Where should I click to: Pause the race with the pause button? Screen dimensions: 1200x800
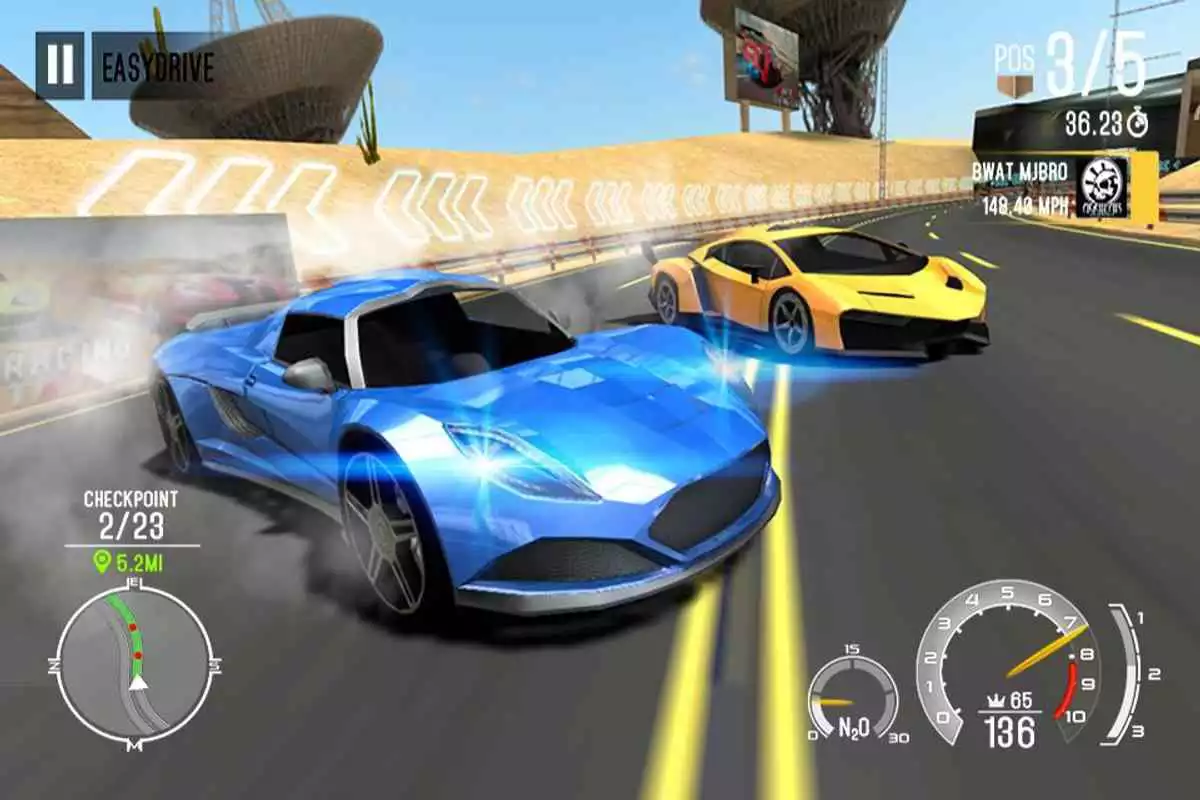pos(60,65)
